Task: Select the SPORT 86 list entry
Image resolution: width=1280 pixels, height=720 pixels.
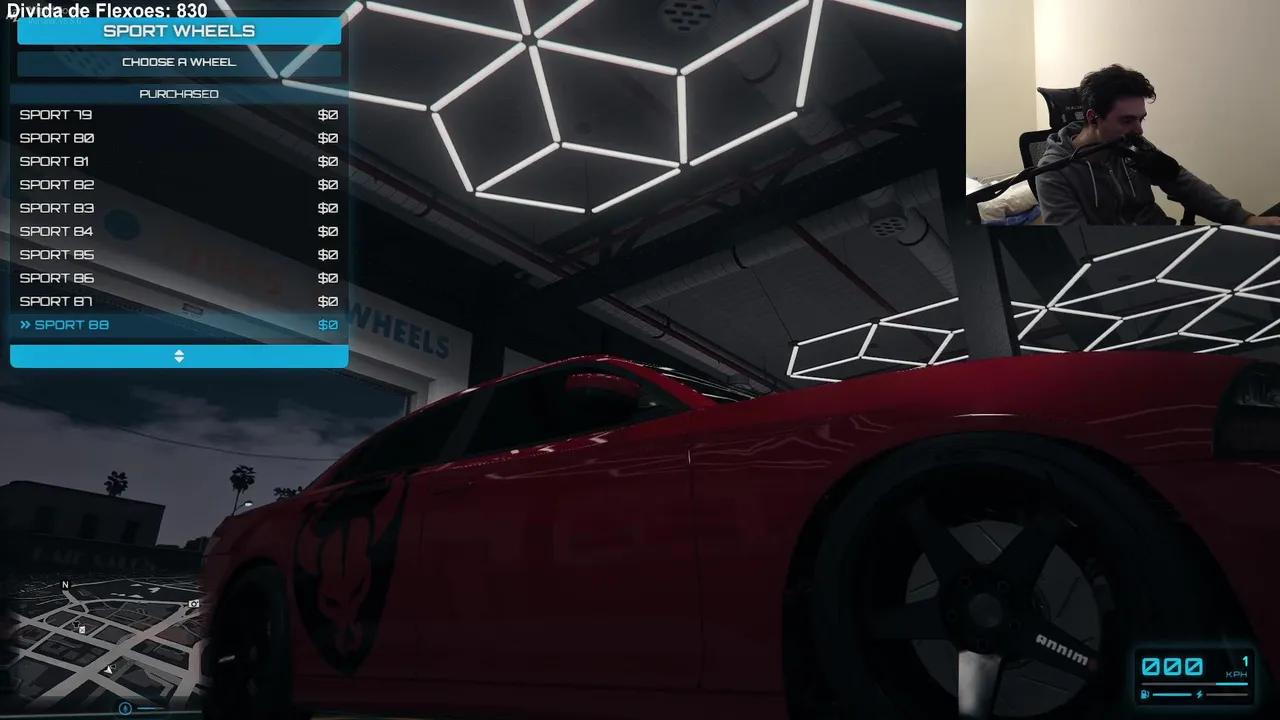Action: (56, 277)
